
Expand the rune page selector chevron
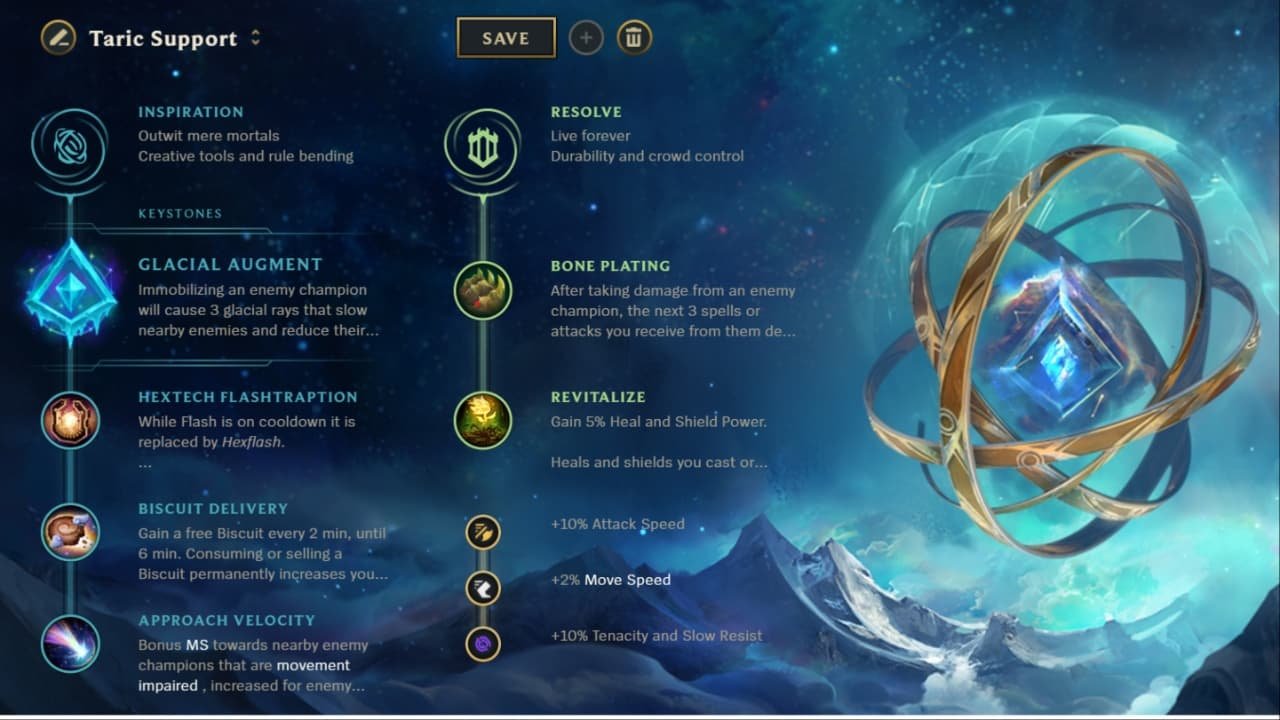coord(256,38)
